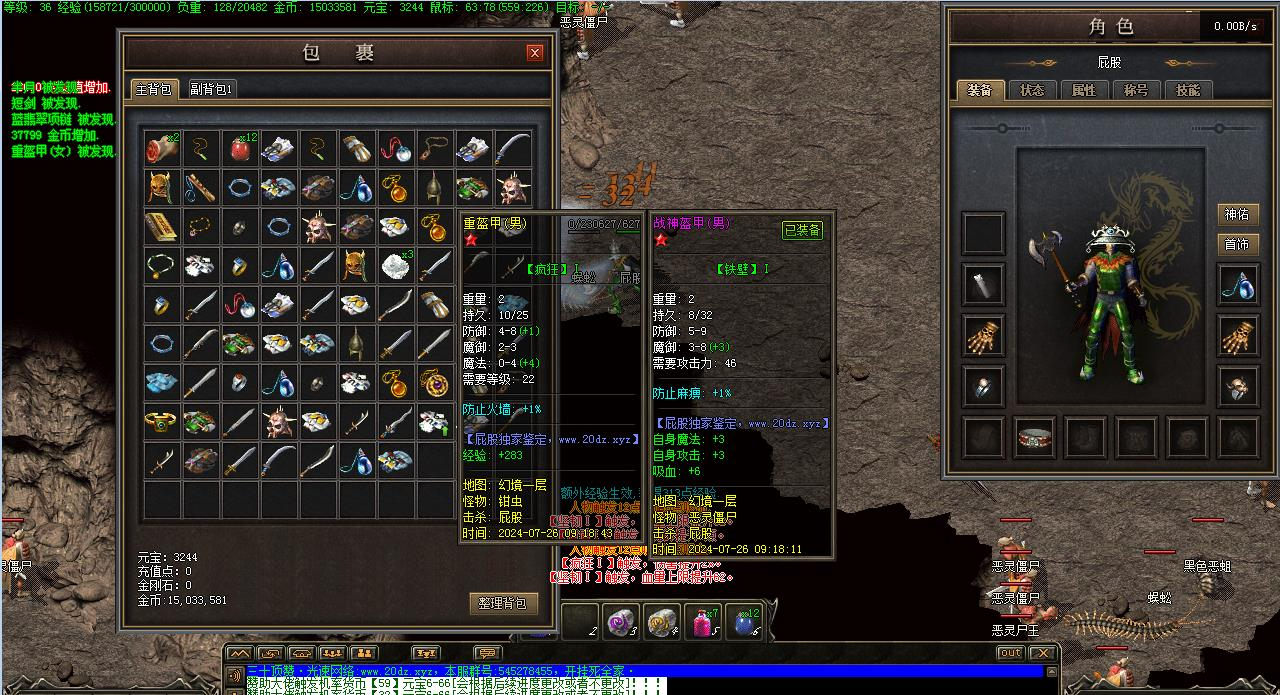Screen dimensions: 1280x695
Task: Open the 技能 skills tab
Action: coord(1188,90)
